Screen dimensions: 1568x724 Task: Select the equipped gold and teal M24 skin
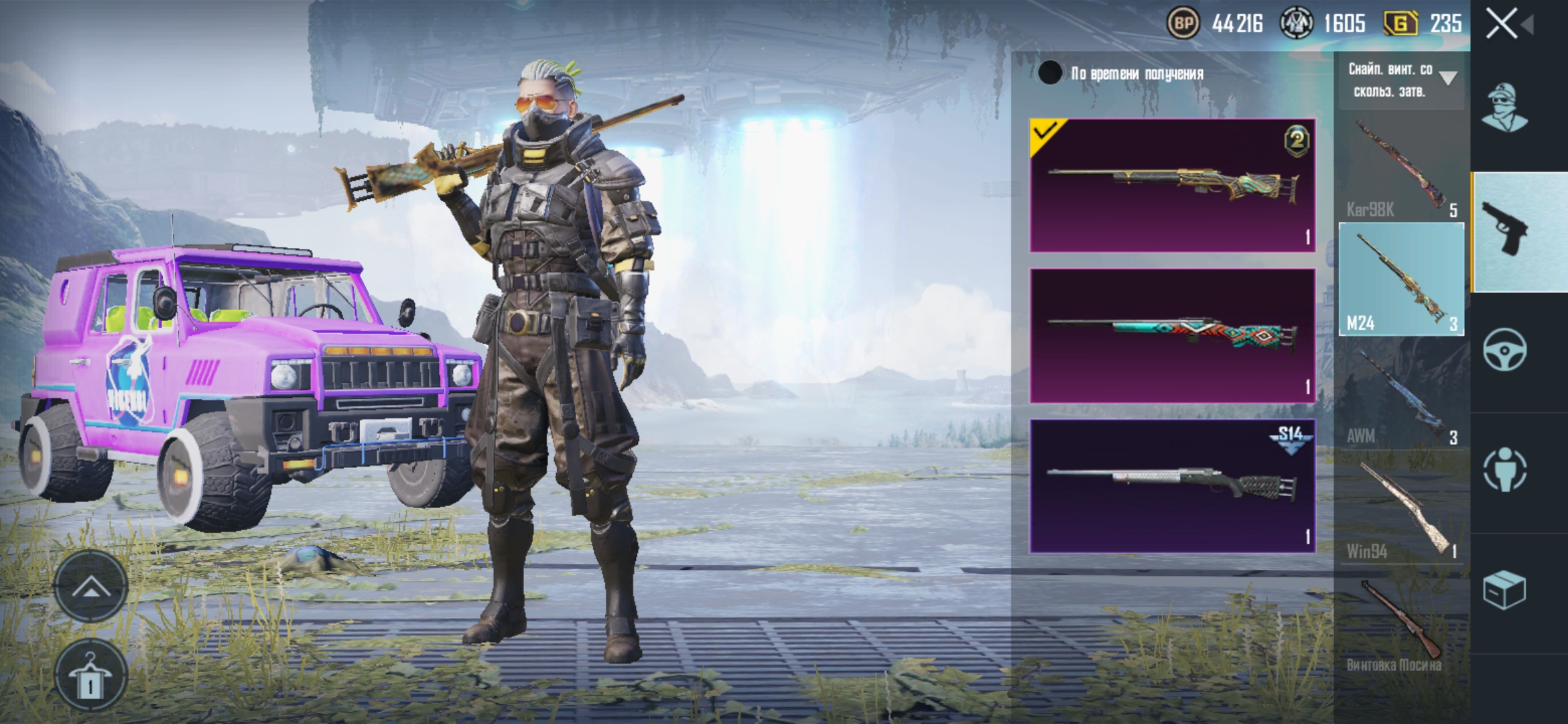point(1172,186)
